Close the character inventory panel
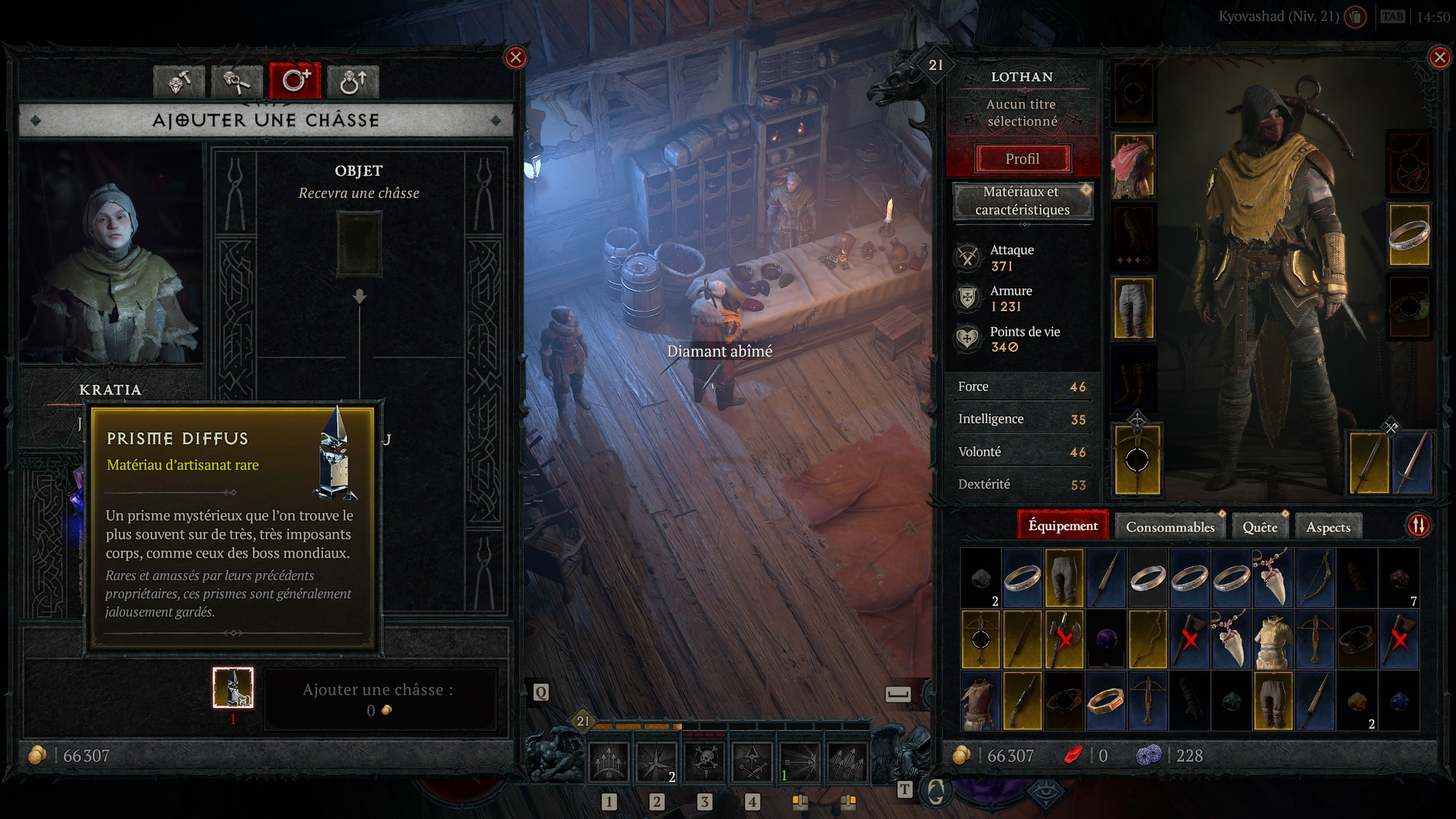This screenshot has height=819, width=1456. [x=1440, y=57]
